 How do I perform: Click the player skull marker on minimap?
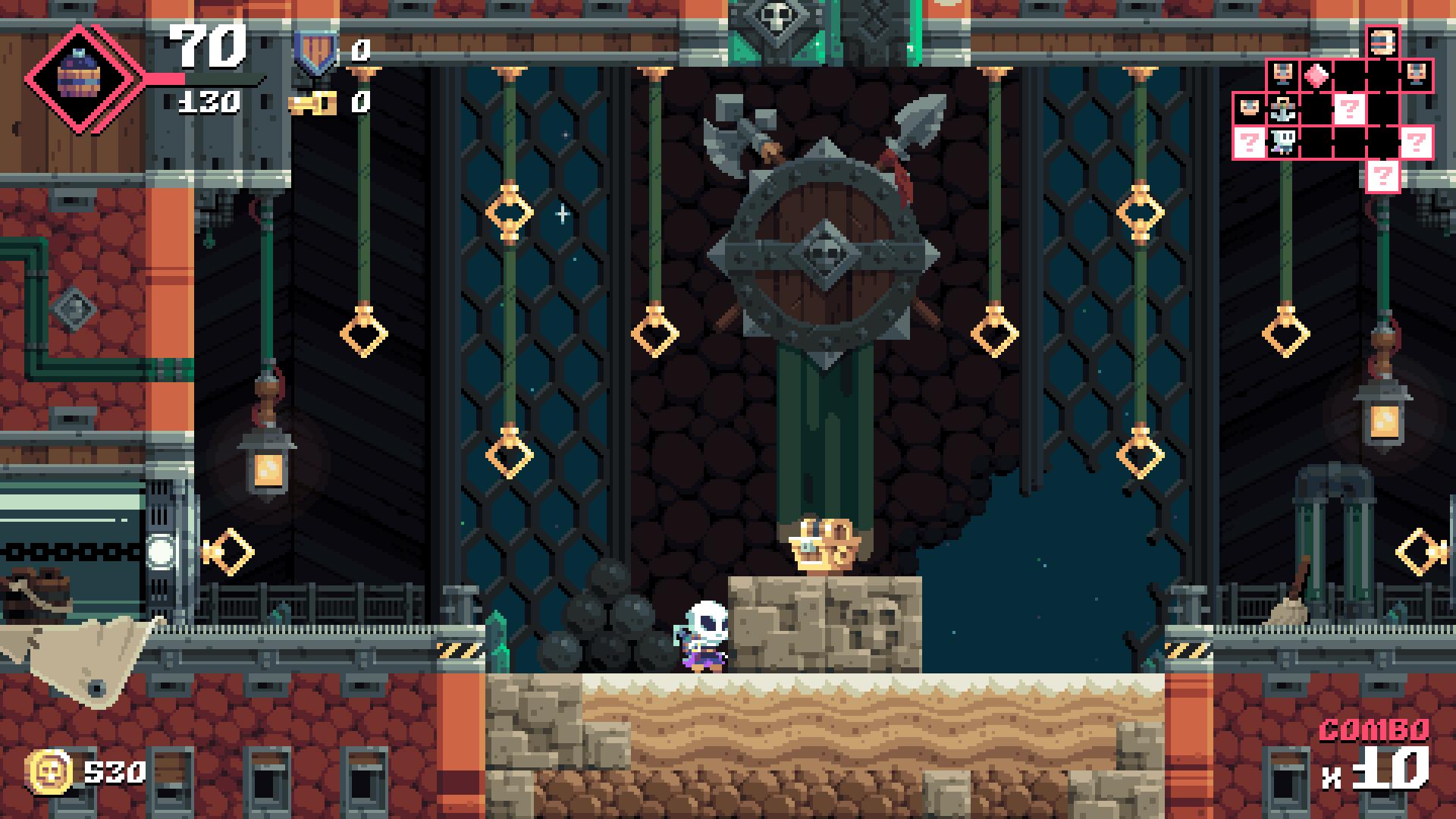coord(1283,143)
